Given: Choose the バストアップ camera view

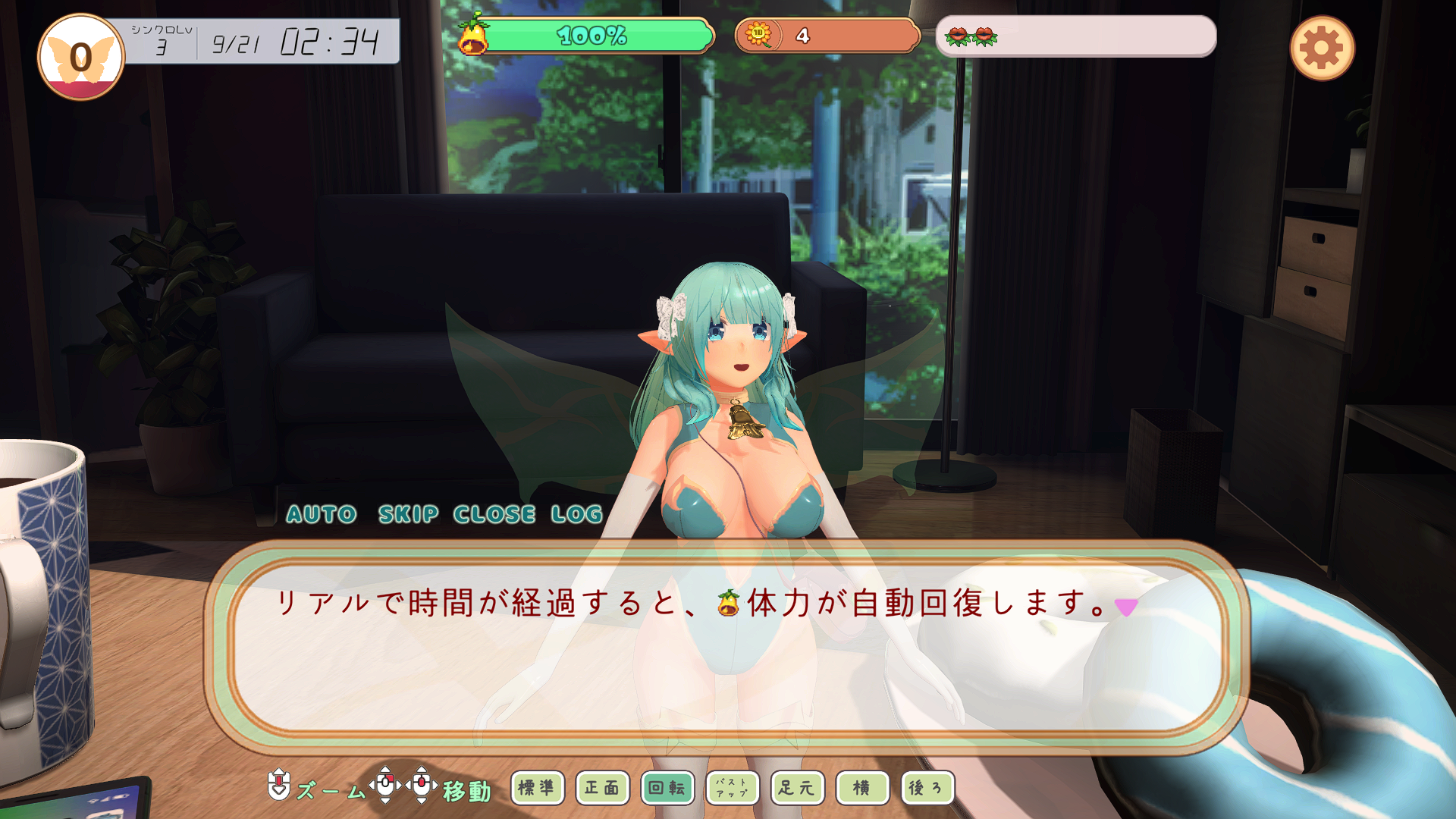Looking at the screenshot, I should [x=733, y=788].
